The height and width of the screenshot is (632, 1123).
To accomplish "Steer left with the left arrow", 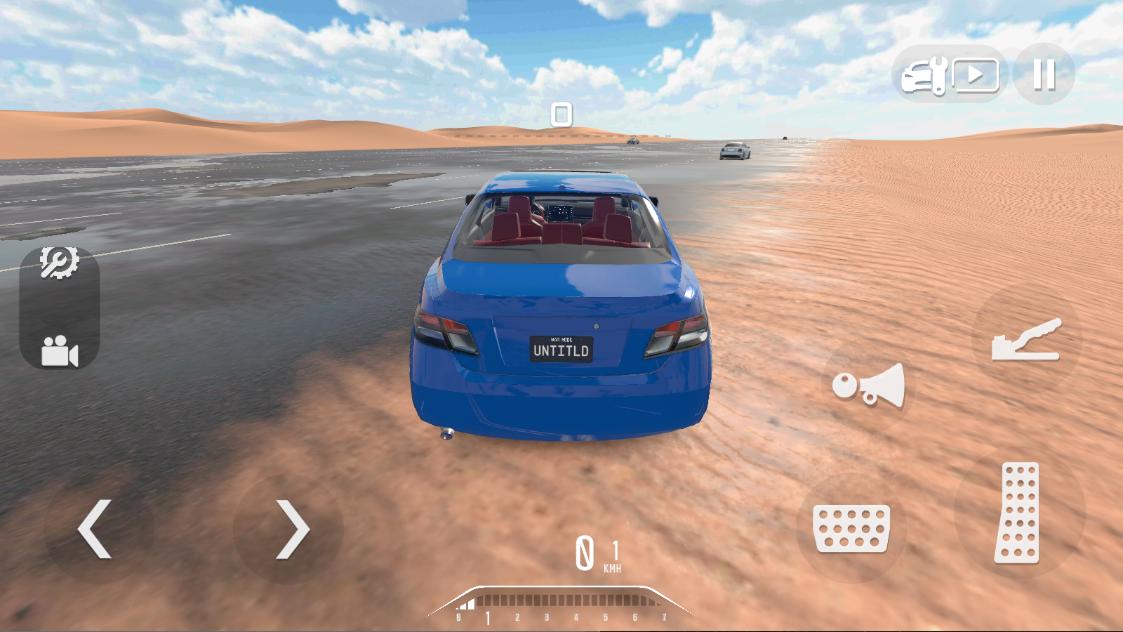I will (x=96, y=528).
